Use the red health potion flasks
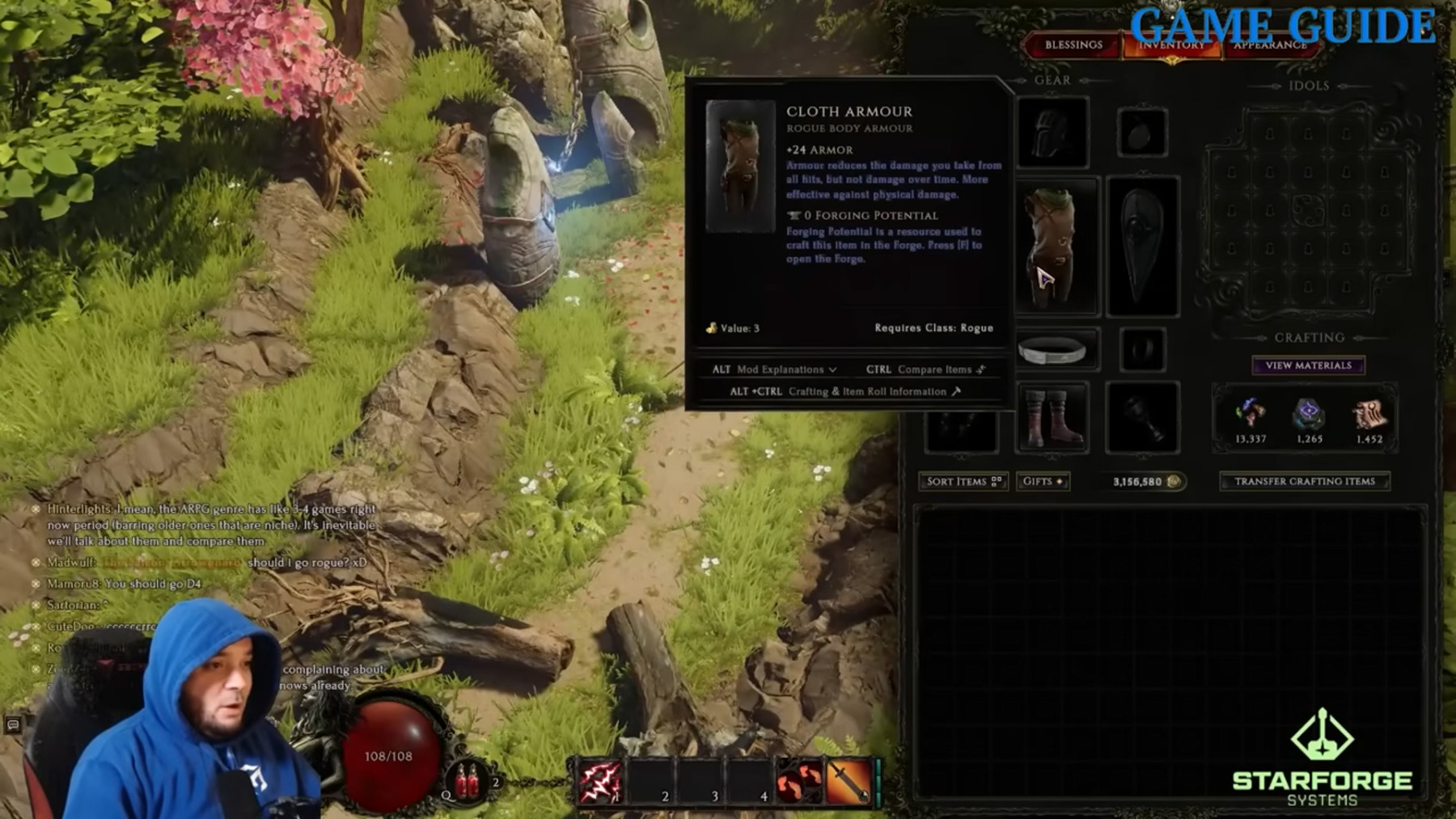 click(468, 780)
